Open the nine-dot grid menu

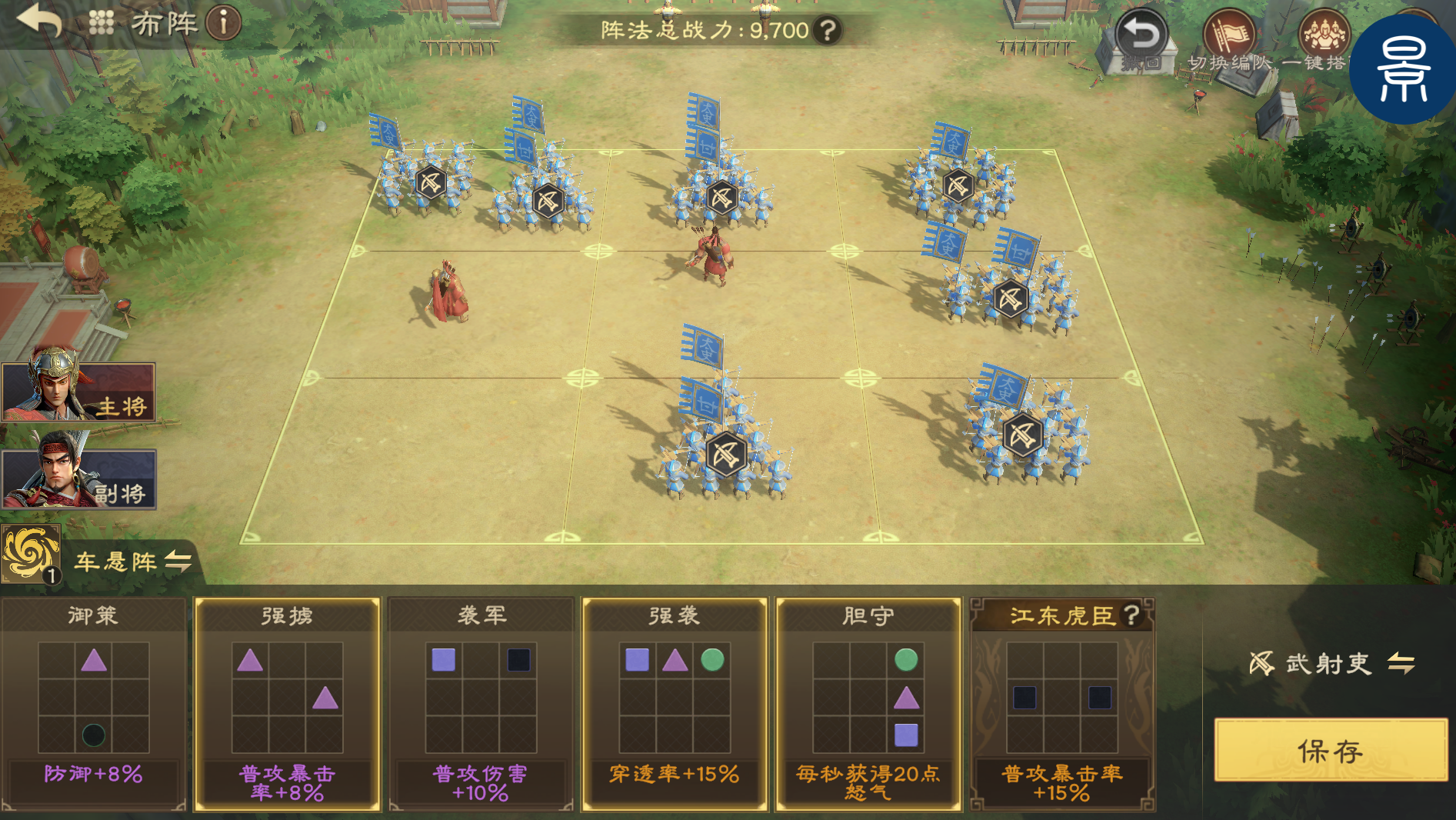(x=101, y=22)
